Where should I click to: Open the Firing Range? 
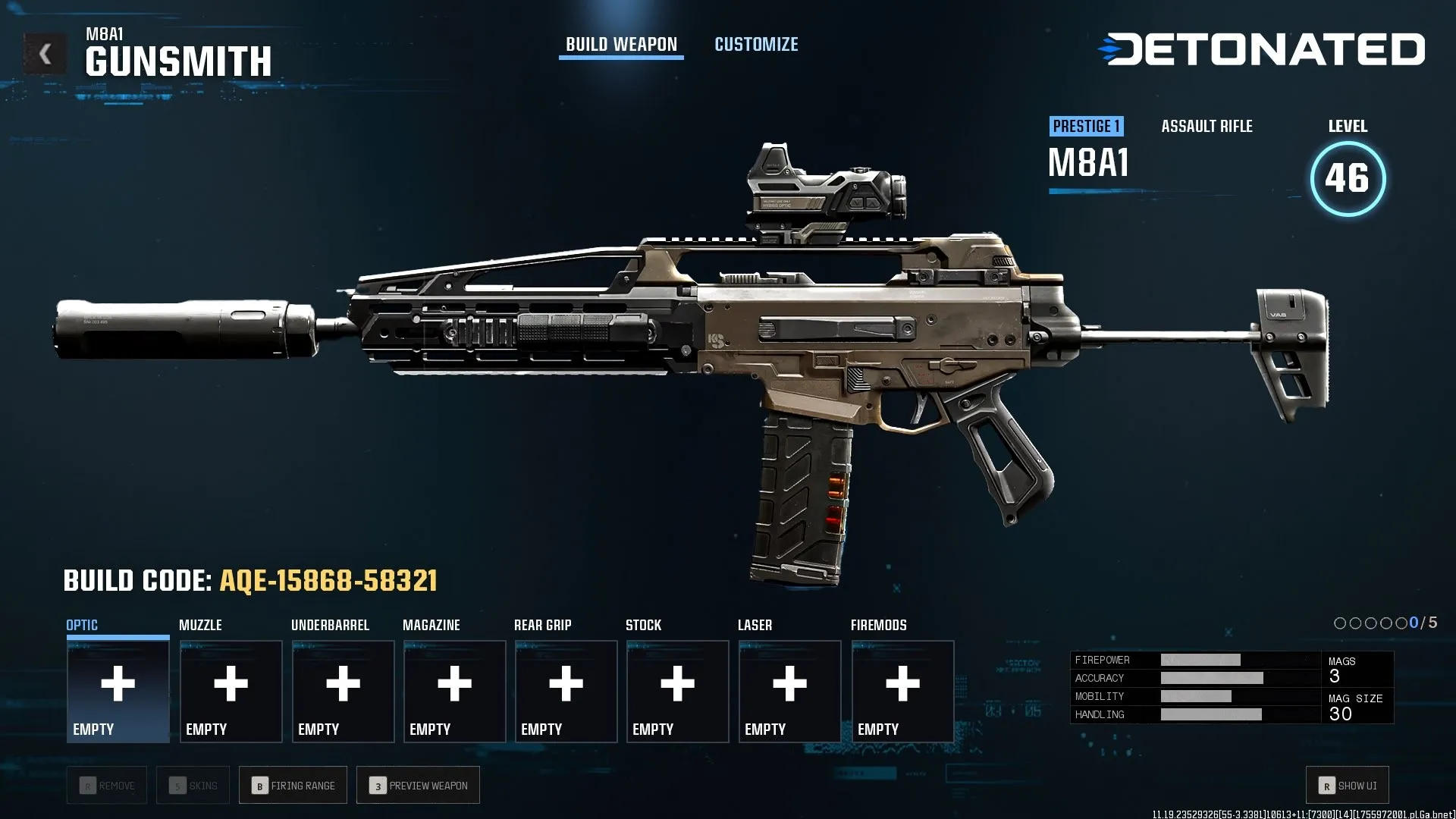(x=293, y=785)
